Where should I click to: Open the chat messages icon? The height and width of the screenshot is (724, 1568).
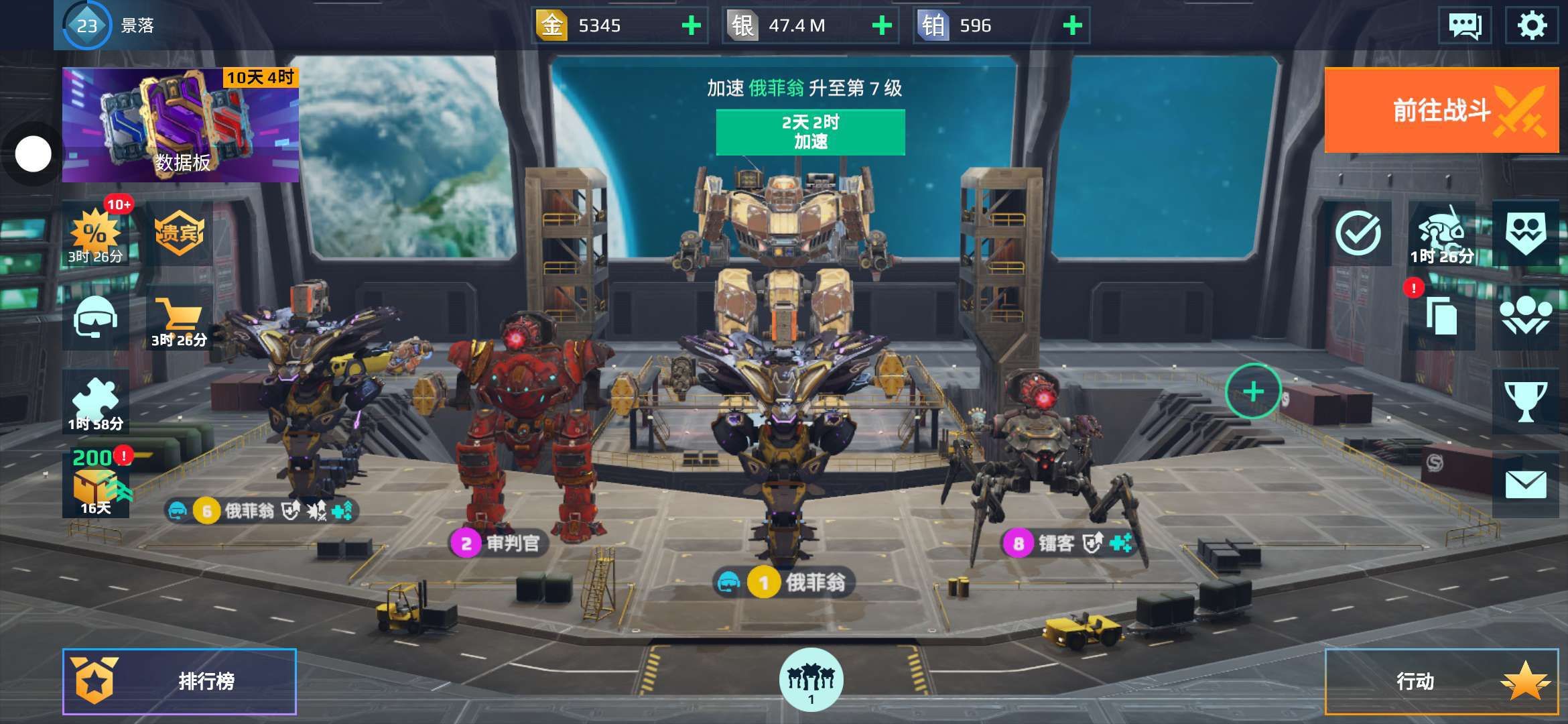(1465, 25)
